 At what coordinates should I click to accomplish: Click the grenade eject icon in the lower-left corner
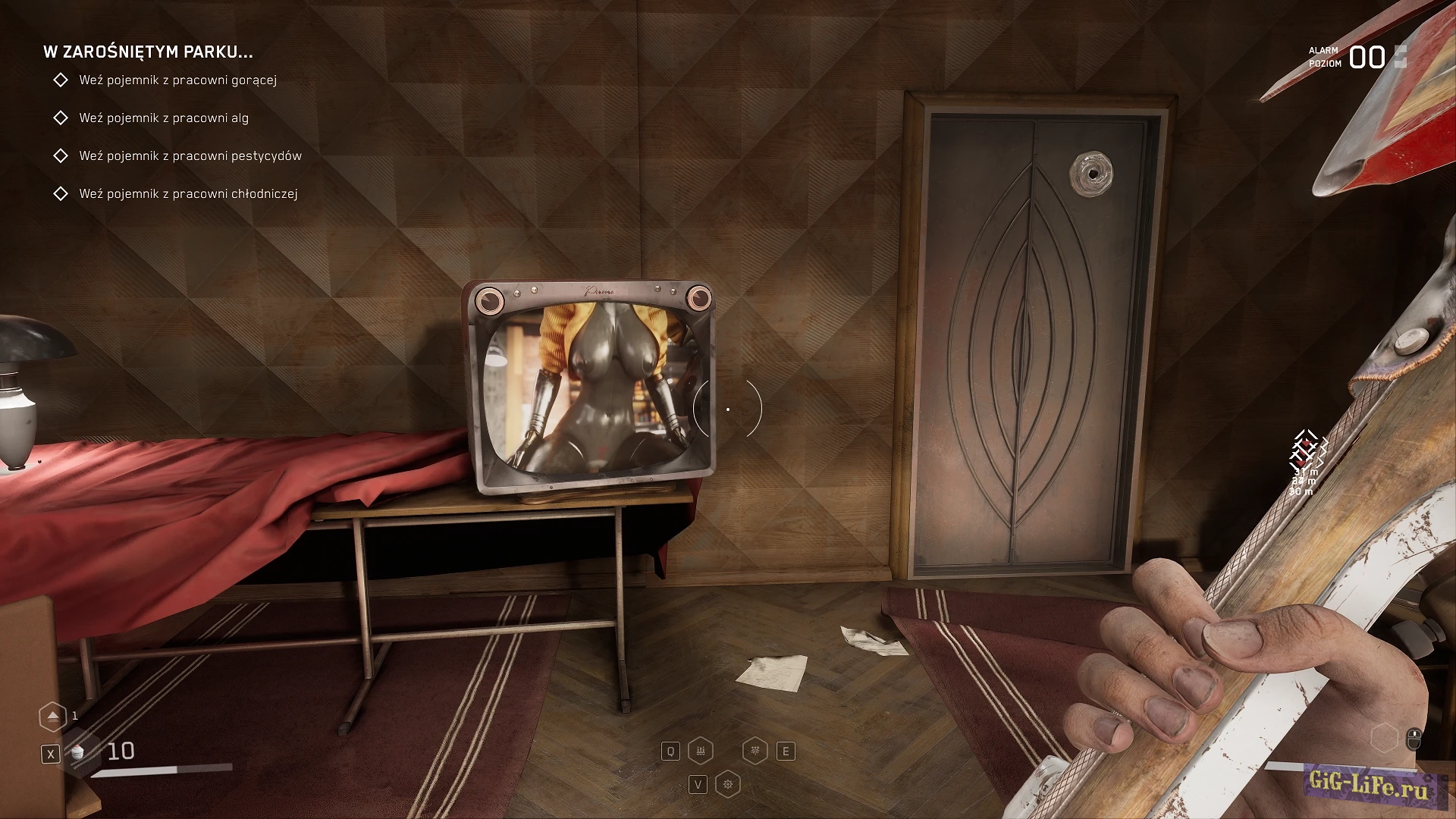[52, 715]
